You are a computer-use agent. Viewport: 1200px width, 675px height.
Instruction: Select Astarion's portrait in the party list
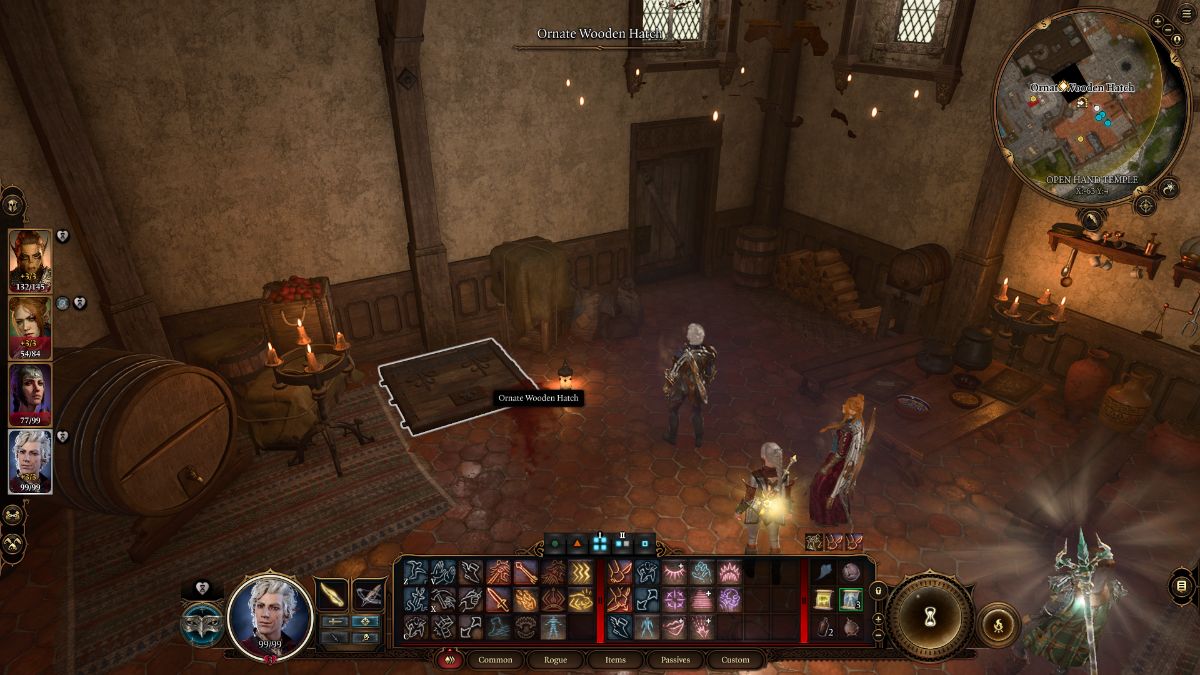pyautogui.click(x=30, y=459)
